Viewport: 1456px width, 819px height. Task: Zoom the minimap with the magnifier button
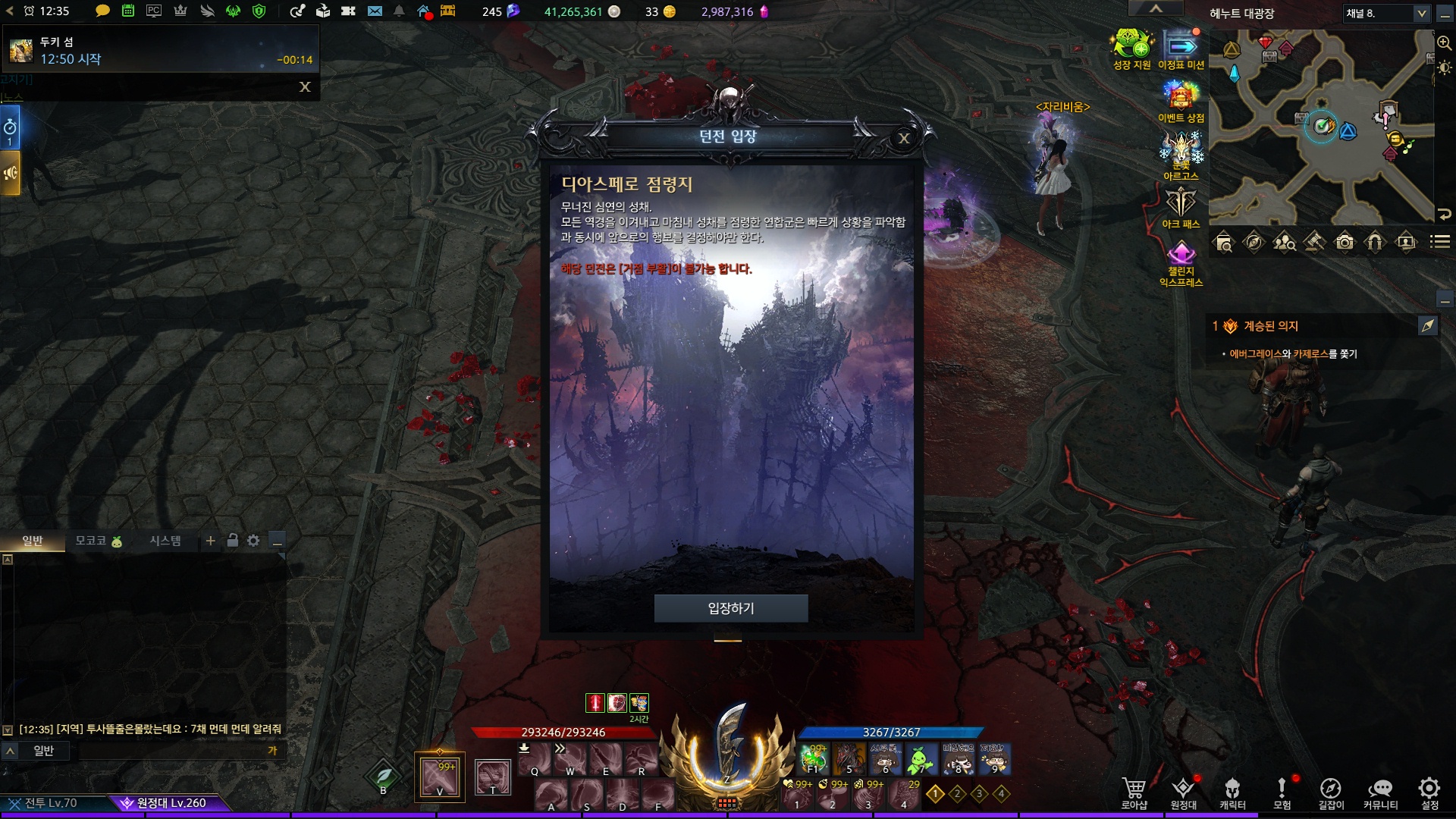click(x=1444, y=42)
